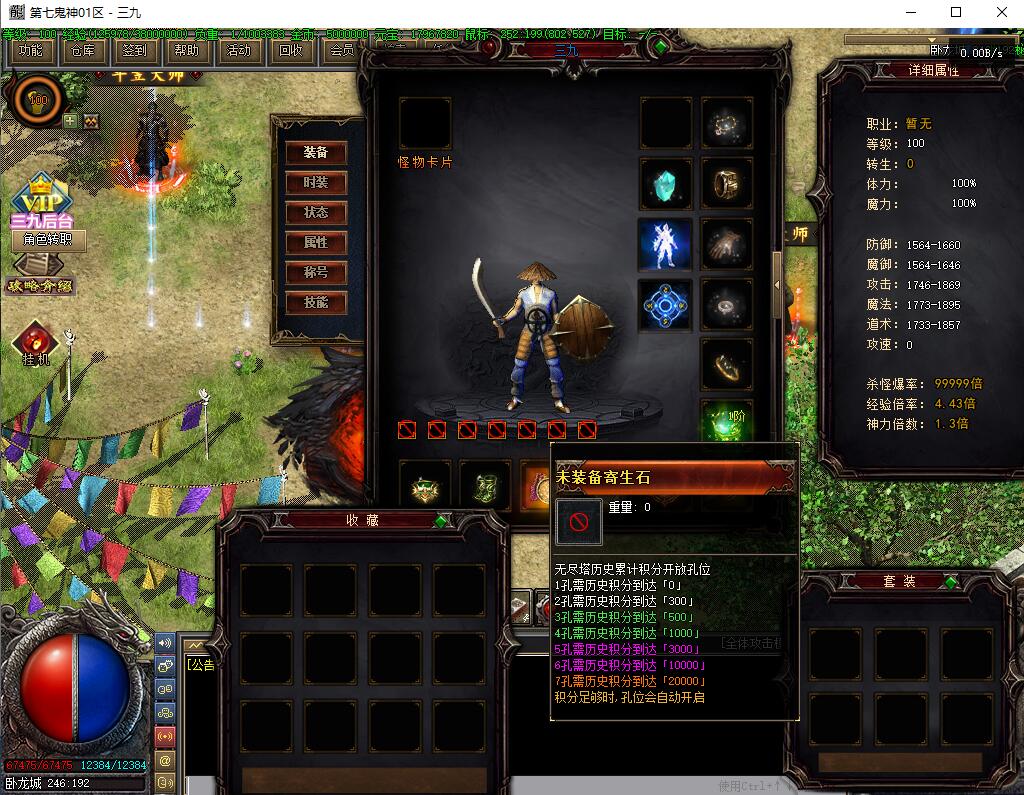The height and width of the screenshot is (795, 1024).
Task: Click the 签到 sign-in button
Action: [134, 50]
